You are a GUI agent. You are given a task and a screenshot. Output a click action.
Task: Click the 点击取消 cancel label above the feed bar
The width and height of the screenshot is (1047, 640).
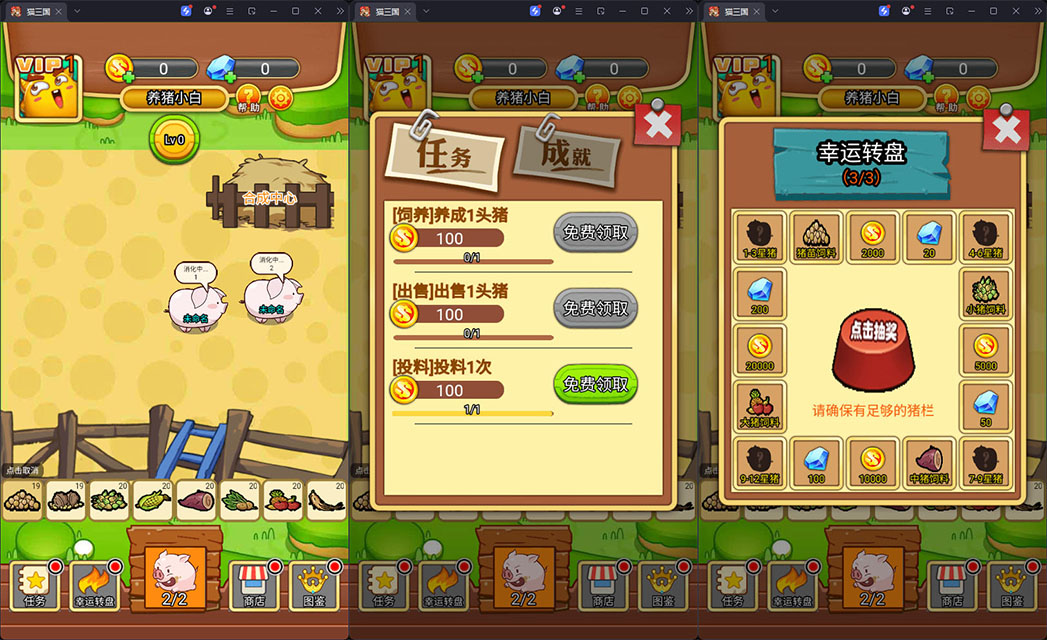click(x=22, y=470)
